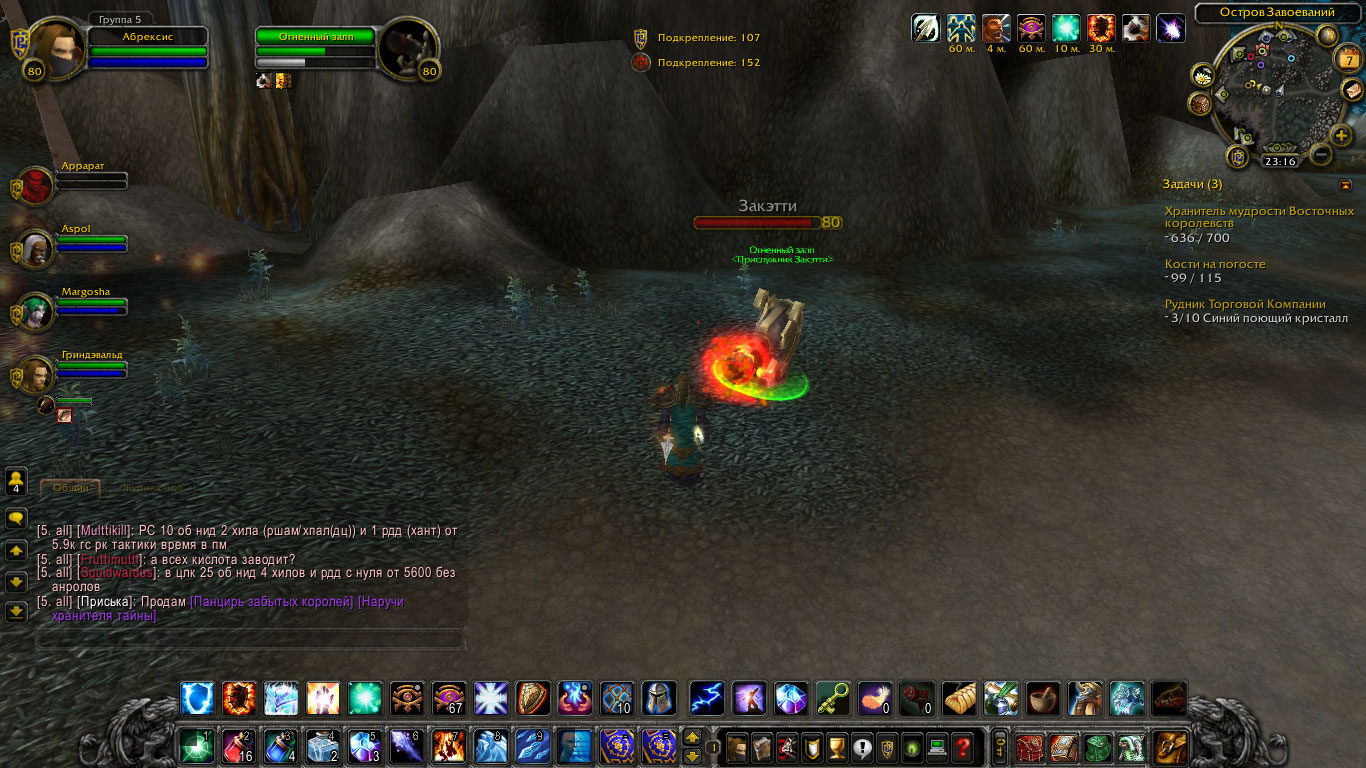Open the Общий chat tab
The height and width of the screenshot is (768, 1366).
71,488
